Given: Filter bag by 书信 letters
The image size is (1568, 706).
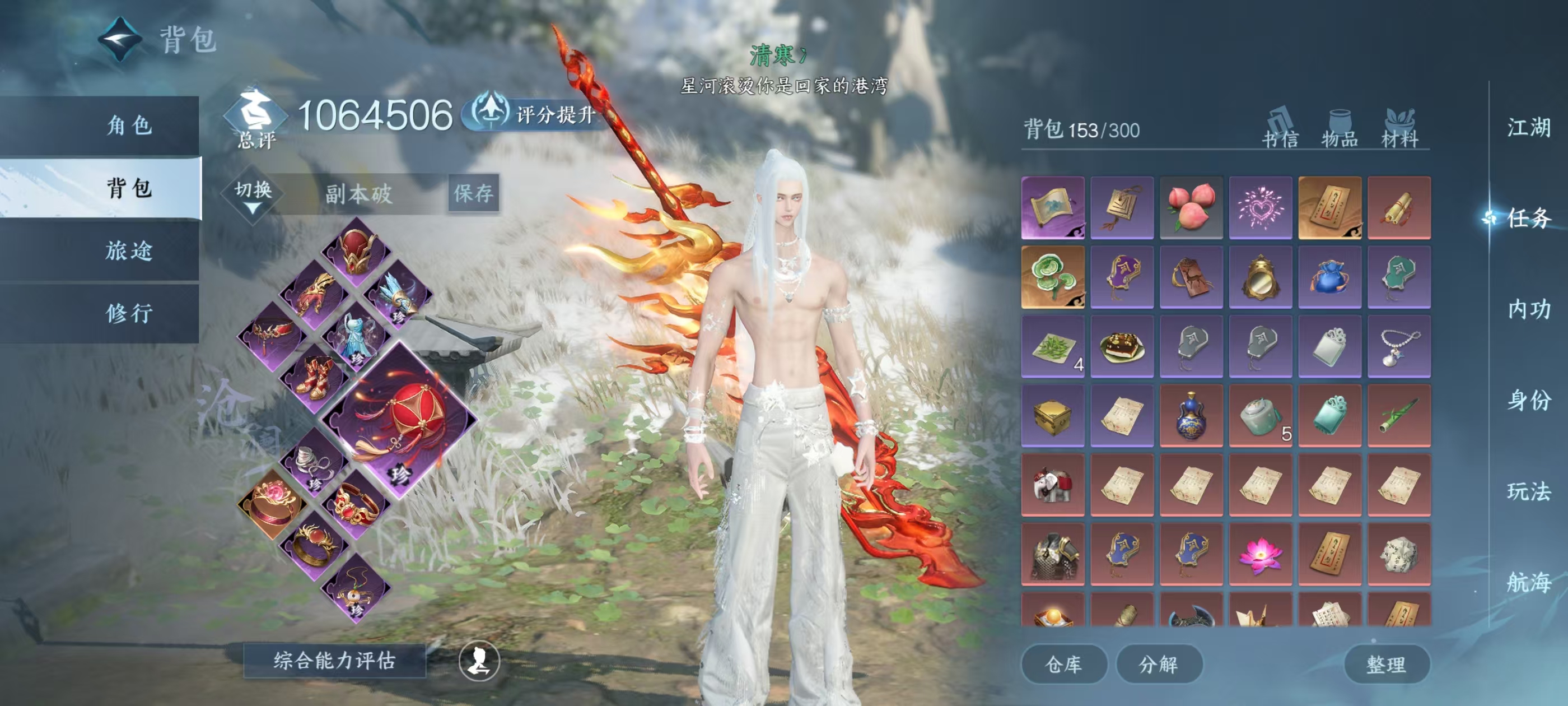Looking at the screenshot, I should click(x=1280, y=130).
